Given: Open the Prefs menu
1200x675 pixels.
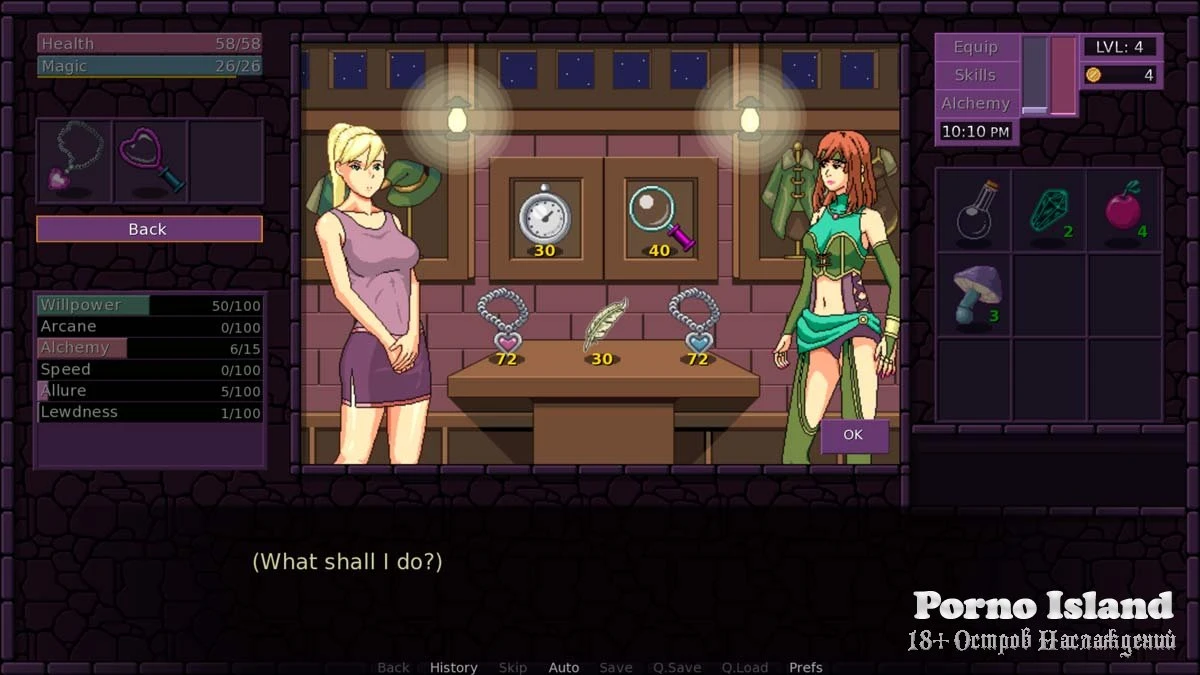Looking at the screenshot, I should [806, 667].
